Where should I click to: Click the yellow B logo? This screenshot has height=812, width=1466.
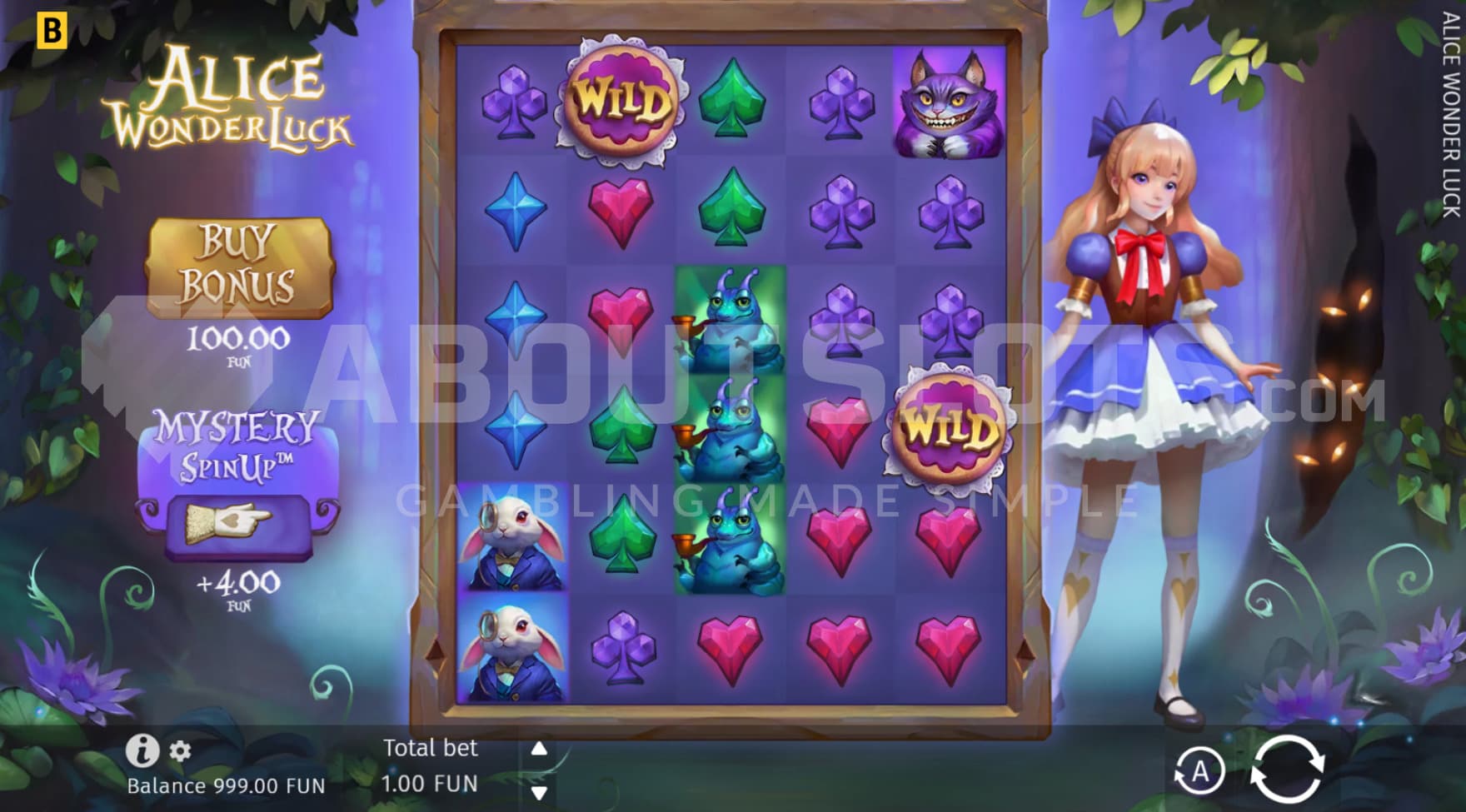tap(52, 31)
